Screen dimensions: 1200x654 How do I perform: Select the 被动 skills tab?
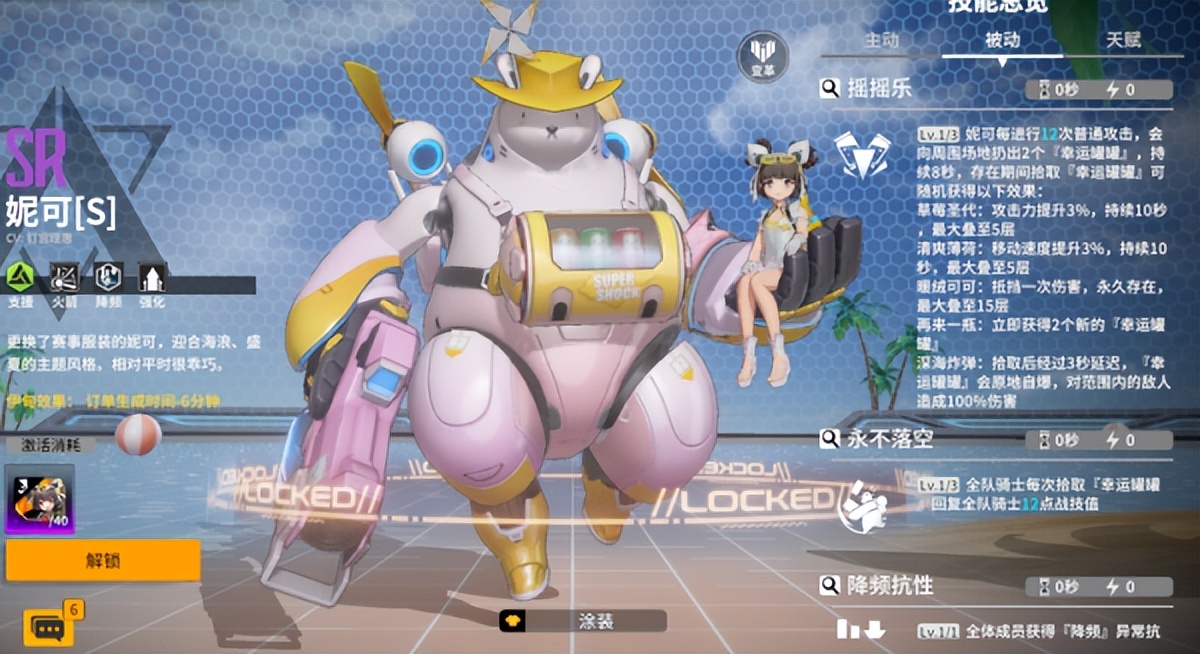[1002, 41]
